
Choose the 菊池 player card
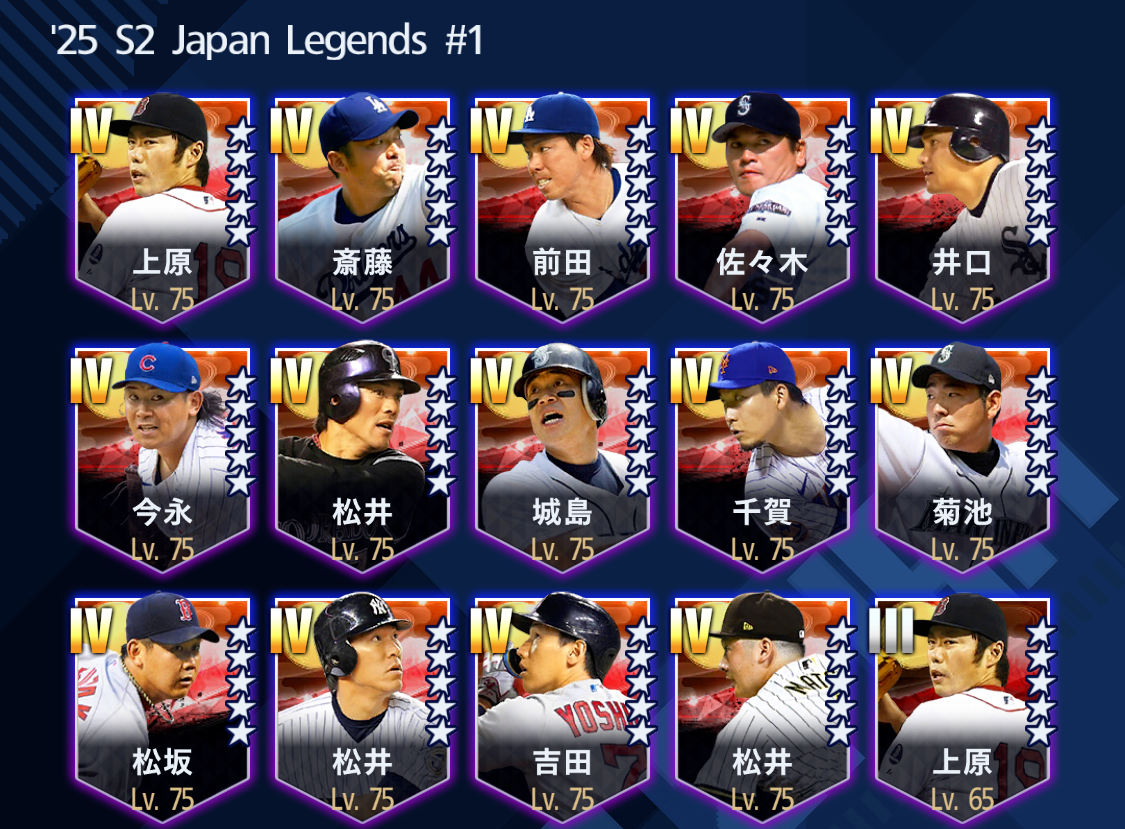click(962, 455)
